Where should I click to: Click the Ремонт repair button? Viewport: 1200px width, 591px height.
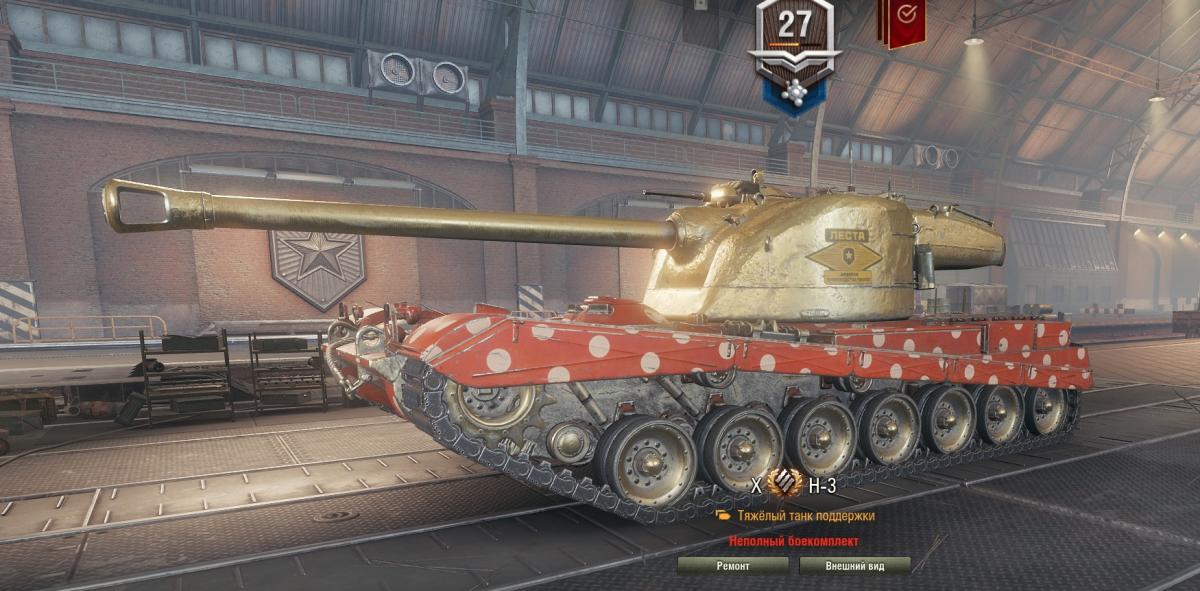pyautogui.click(x=733, y=566)
